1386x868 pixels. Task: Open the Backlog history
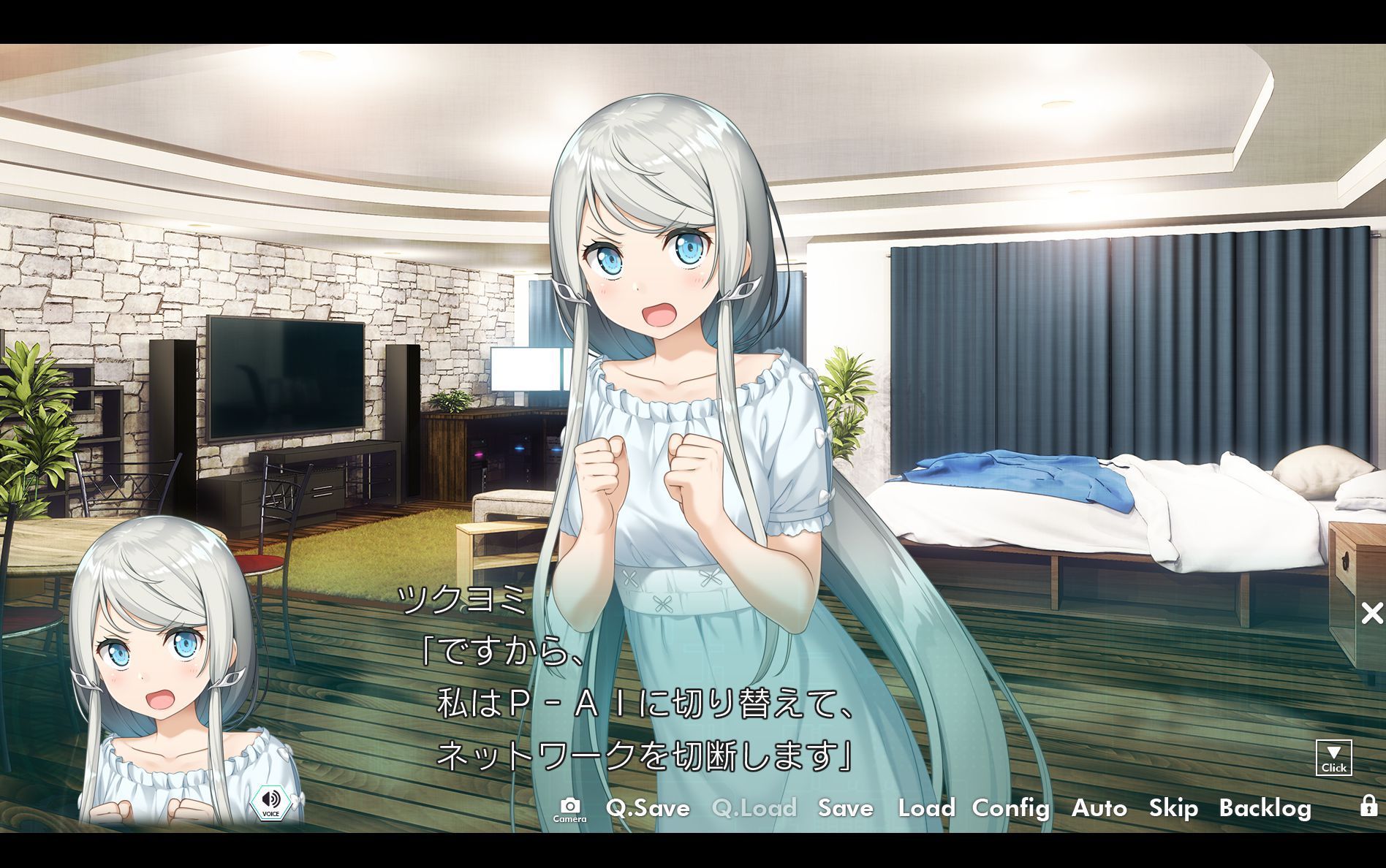[1266, 809]
